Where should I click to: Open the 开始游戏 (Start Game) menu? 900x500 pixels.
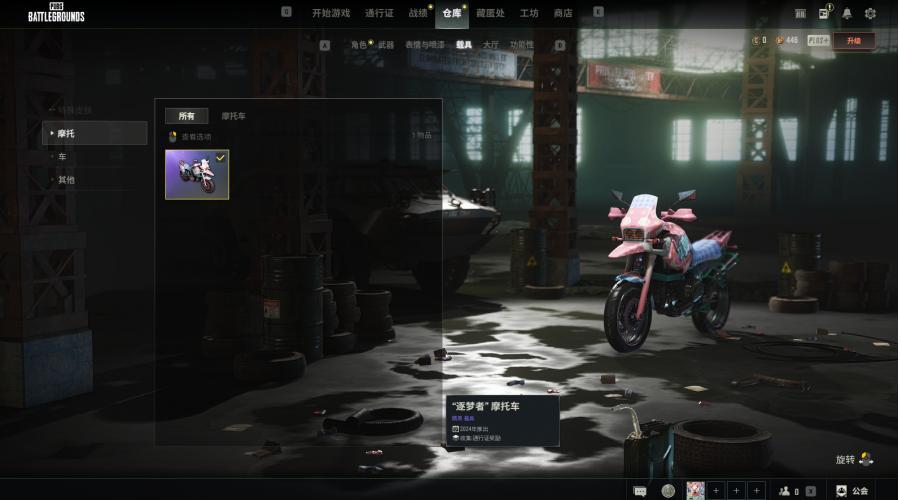coord(331,13)
